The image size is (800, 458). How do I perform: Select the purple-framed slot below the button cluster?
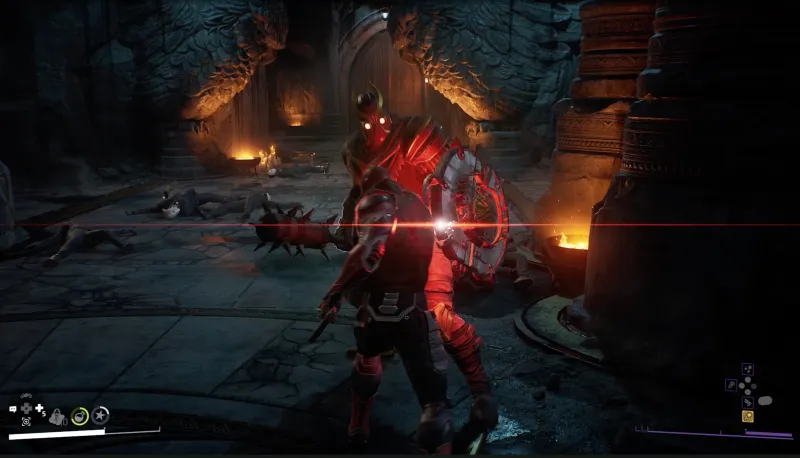click(x=747, y=401)
